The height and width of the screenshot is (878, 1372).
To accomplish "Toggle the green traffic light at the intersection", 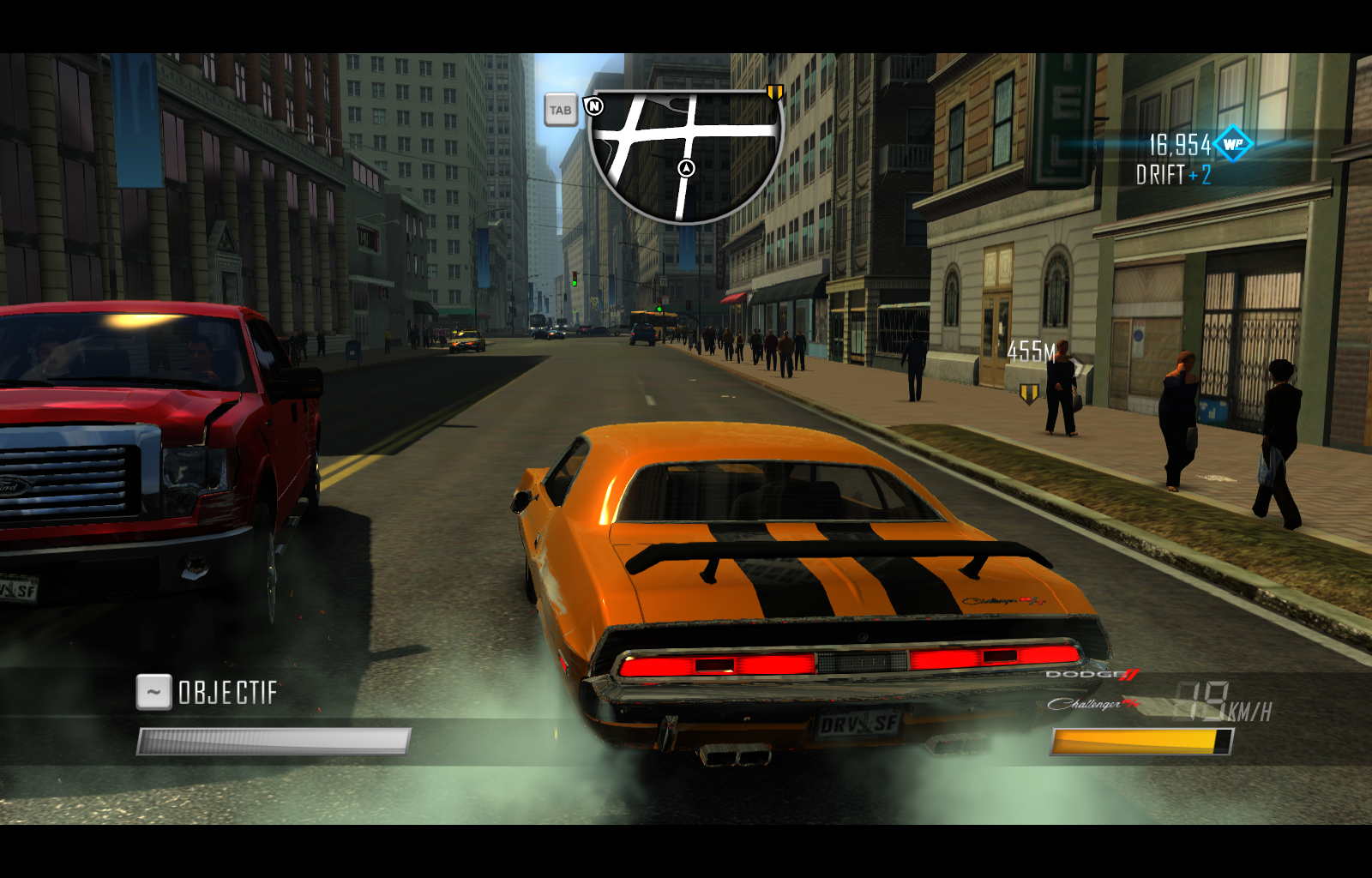I will point(574,279).
